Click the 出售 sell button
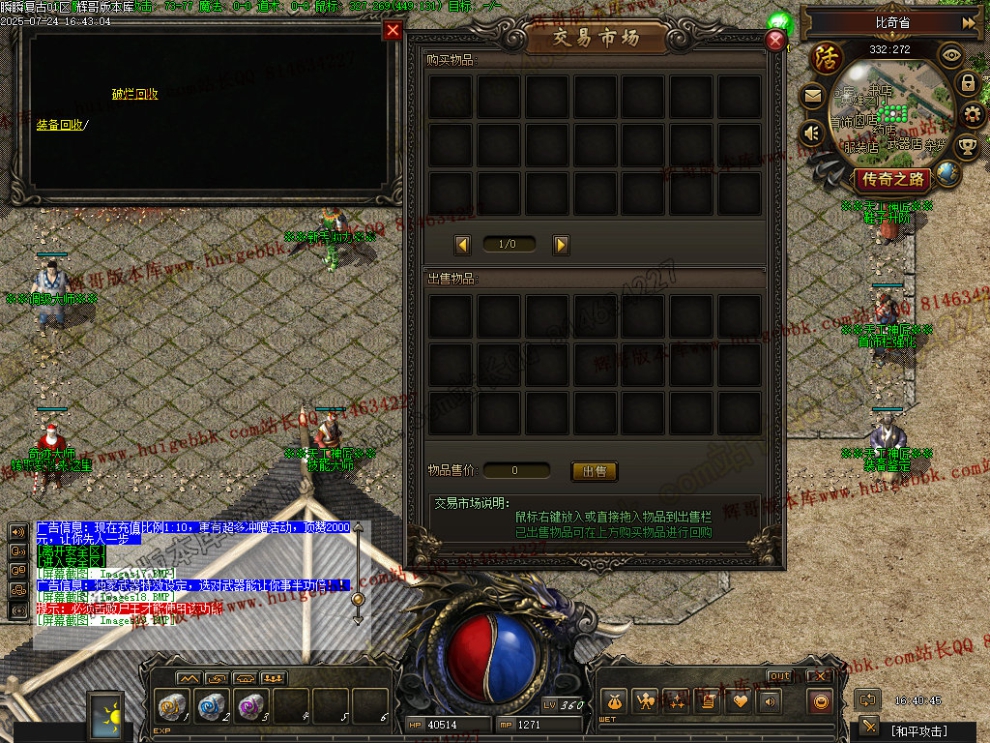The height and width of the screenshot is (743, 990). coord(594,471)
